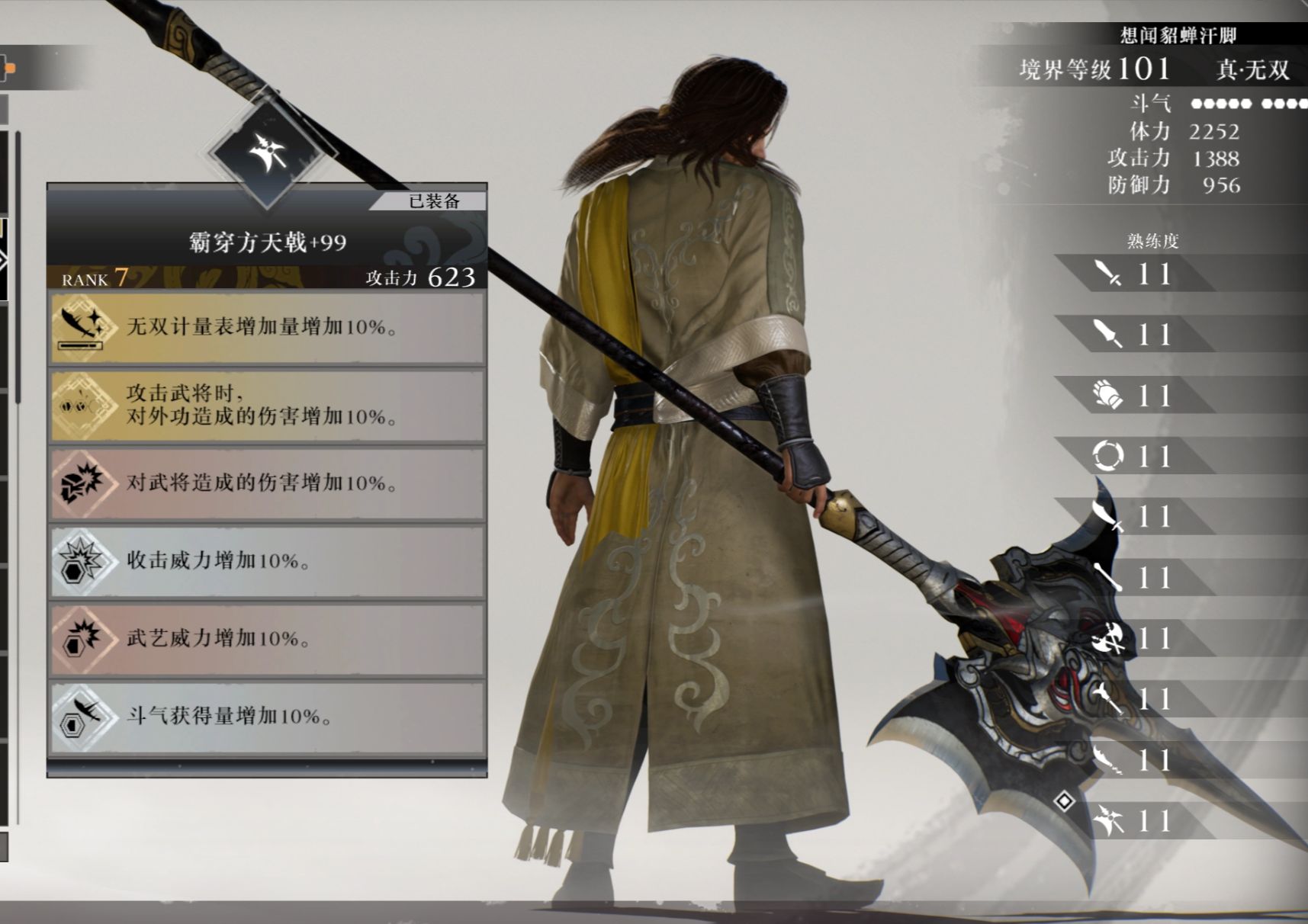Click the gauntlets proficiency icon
Screen dimensions: 1308x924
[x=1112, y=396]
